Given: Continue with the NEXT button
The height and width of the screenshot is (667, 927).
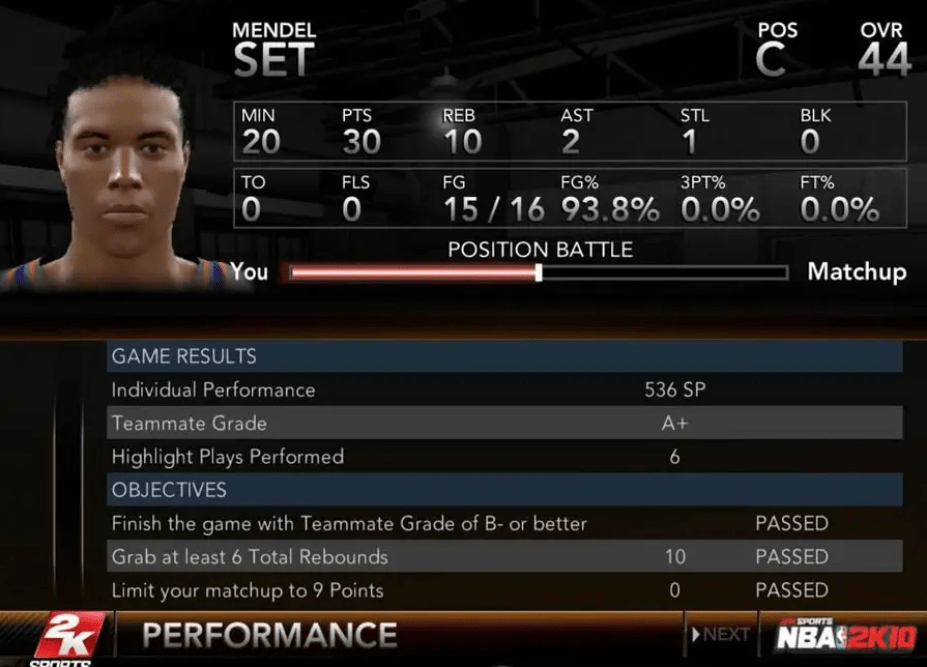Looking at the screenshot, I should coord(720,634).
